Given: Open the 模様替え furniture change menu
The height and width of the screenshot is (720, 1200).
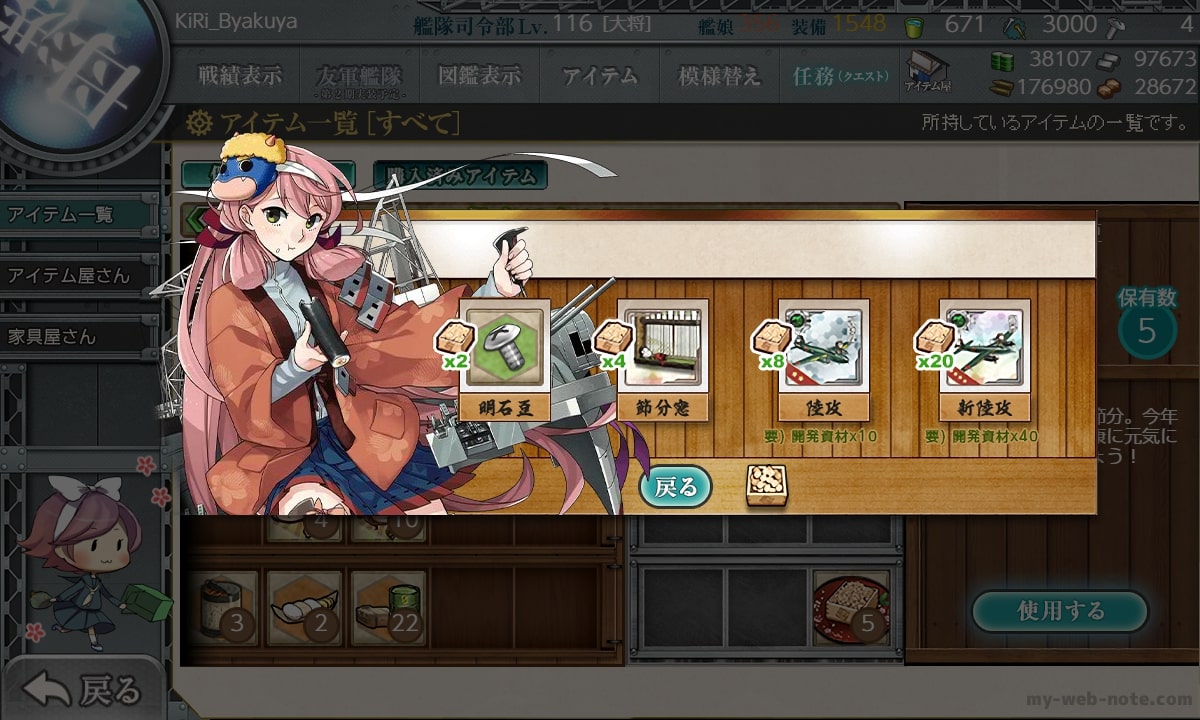Looking at the screenshot, I should [x=719, y=76].
